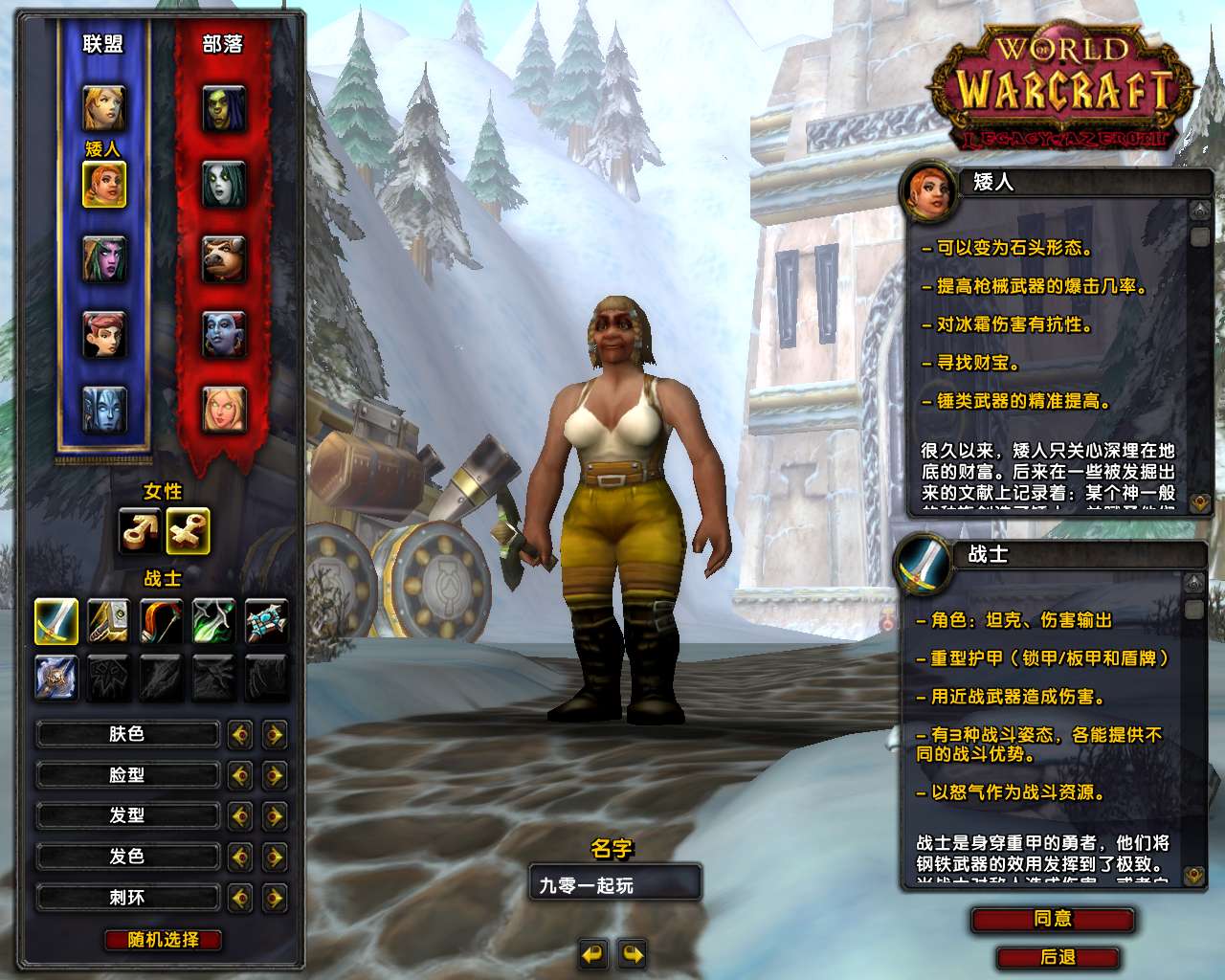Pick the Gnome race portrait
Screen dimensions: 1225x980
coord(103,334)
